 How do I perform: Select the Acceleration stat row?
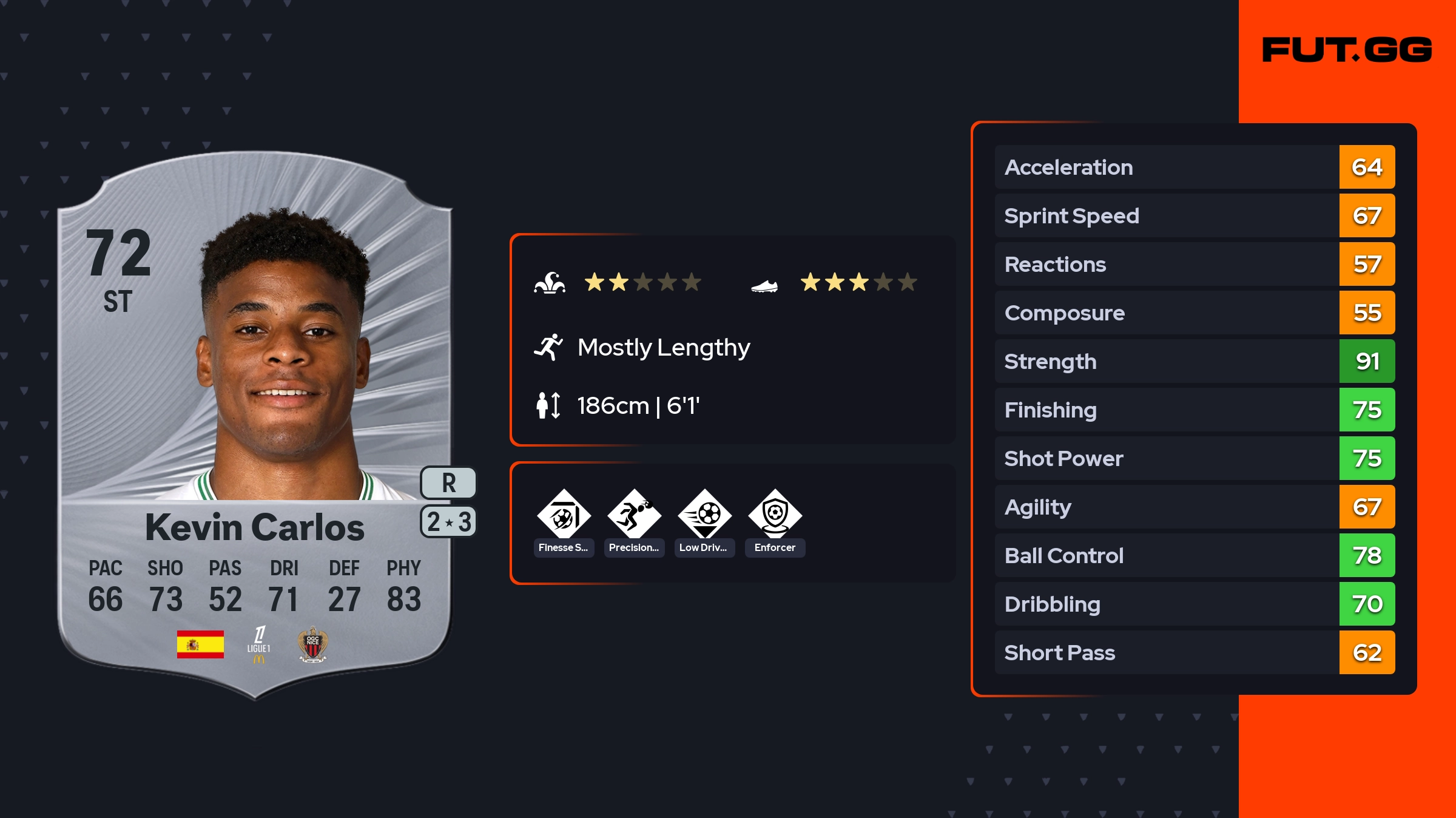[x=1194, y=167]
